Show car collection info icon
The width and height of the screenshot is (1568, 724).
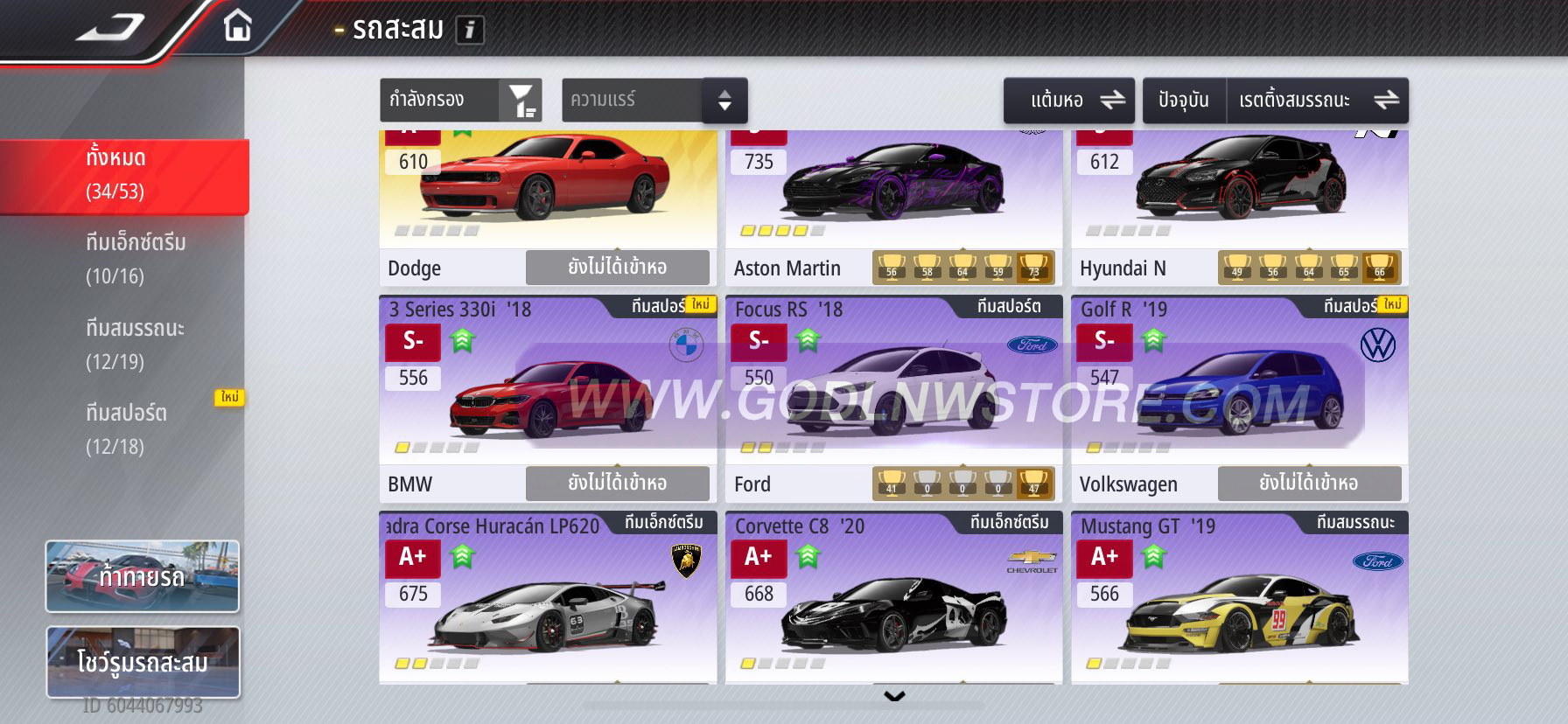[x=470, y=31]
